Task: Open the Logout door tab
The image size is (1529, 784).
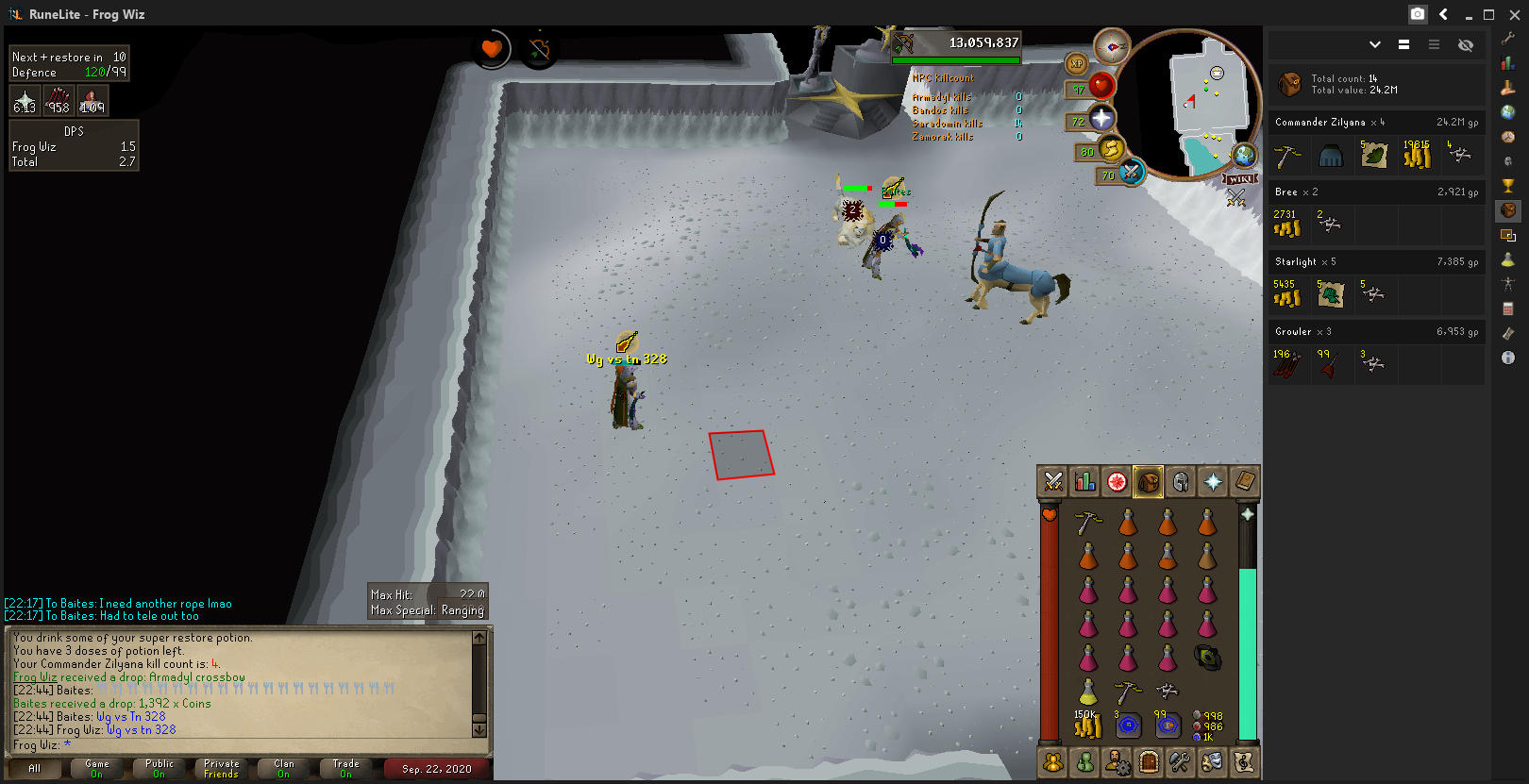Action: coord(1149,761)
